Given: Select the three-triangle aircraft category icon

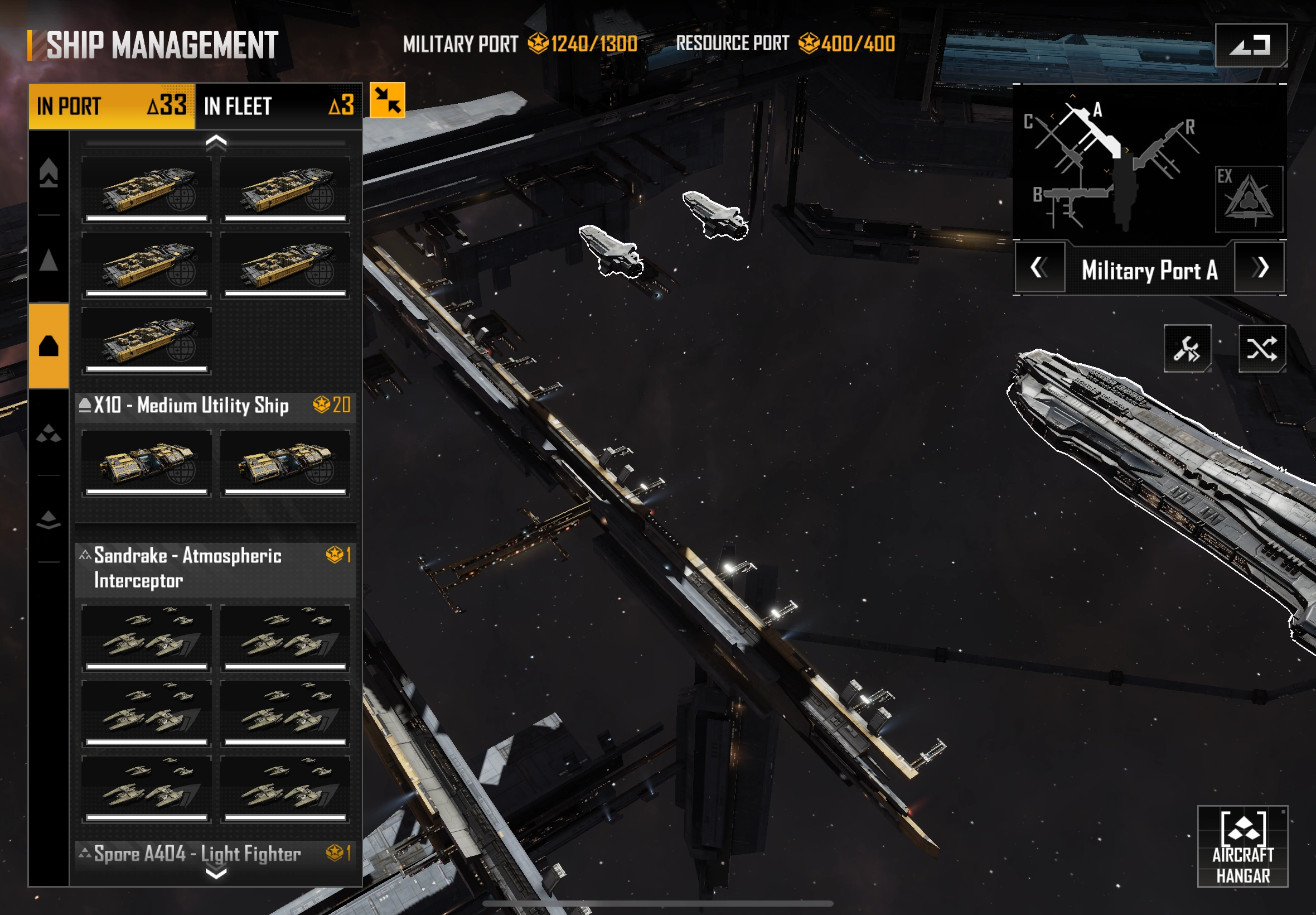Looking at the screenshot, I should pos(49,434).
